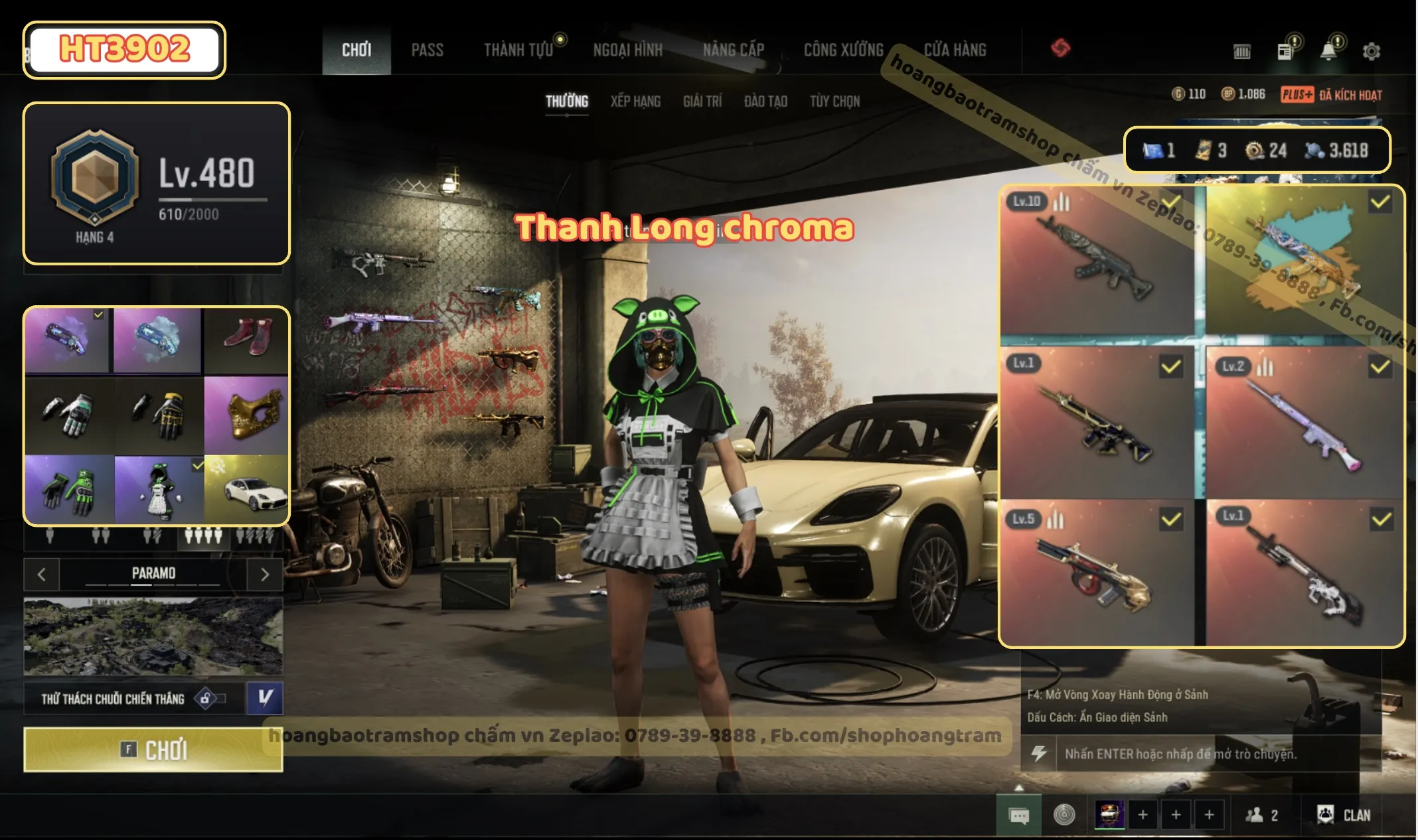
Task: Open the NÂNG CẤP tab
Action: pyautogui.click(x=734, y=50)
